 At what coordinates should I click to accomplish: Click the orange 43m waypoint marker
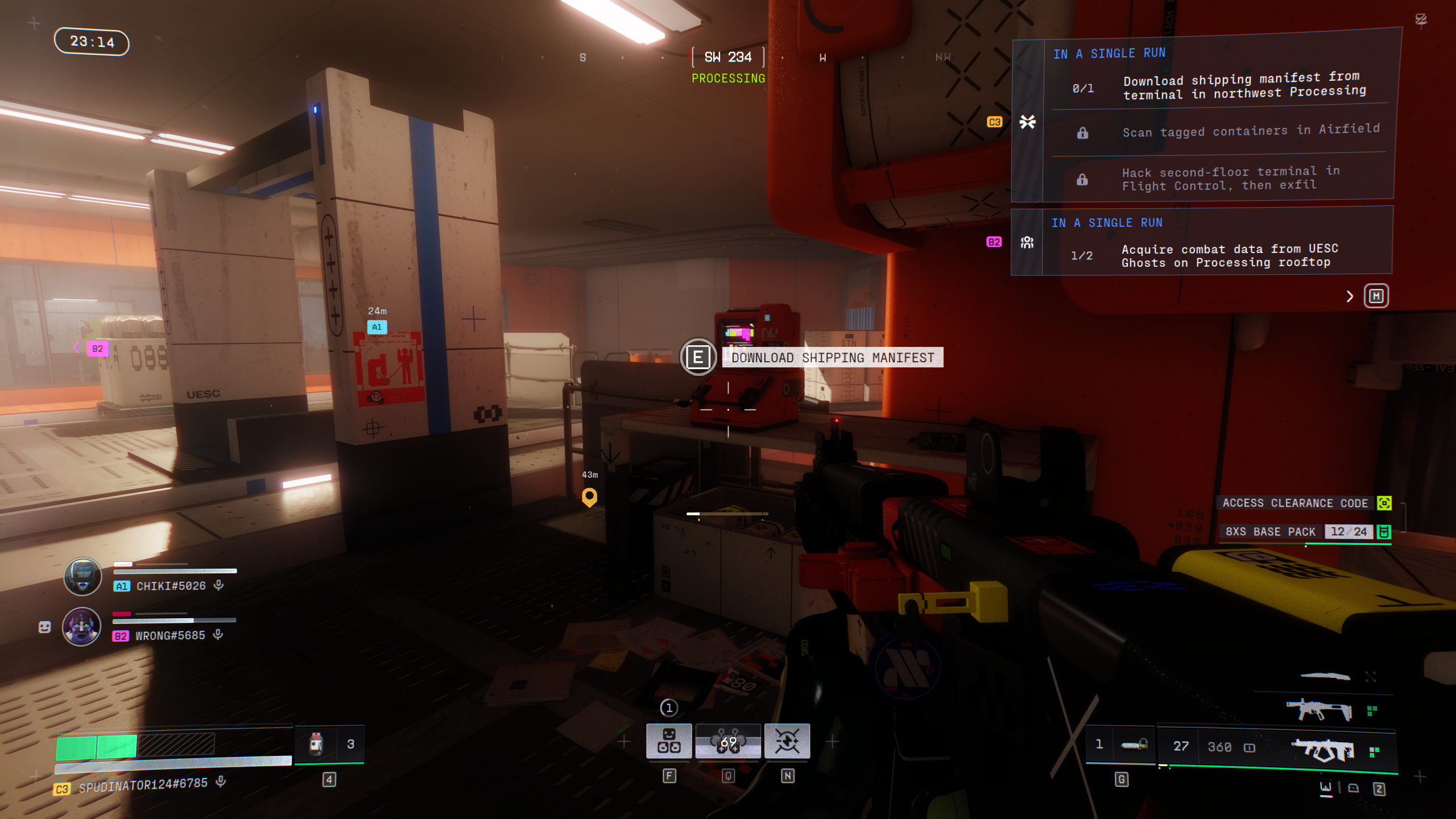(x=590, y=498)
